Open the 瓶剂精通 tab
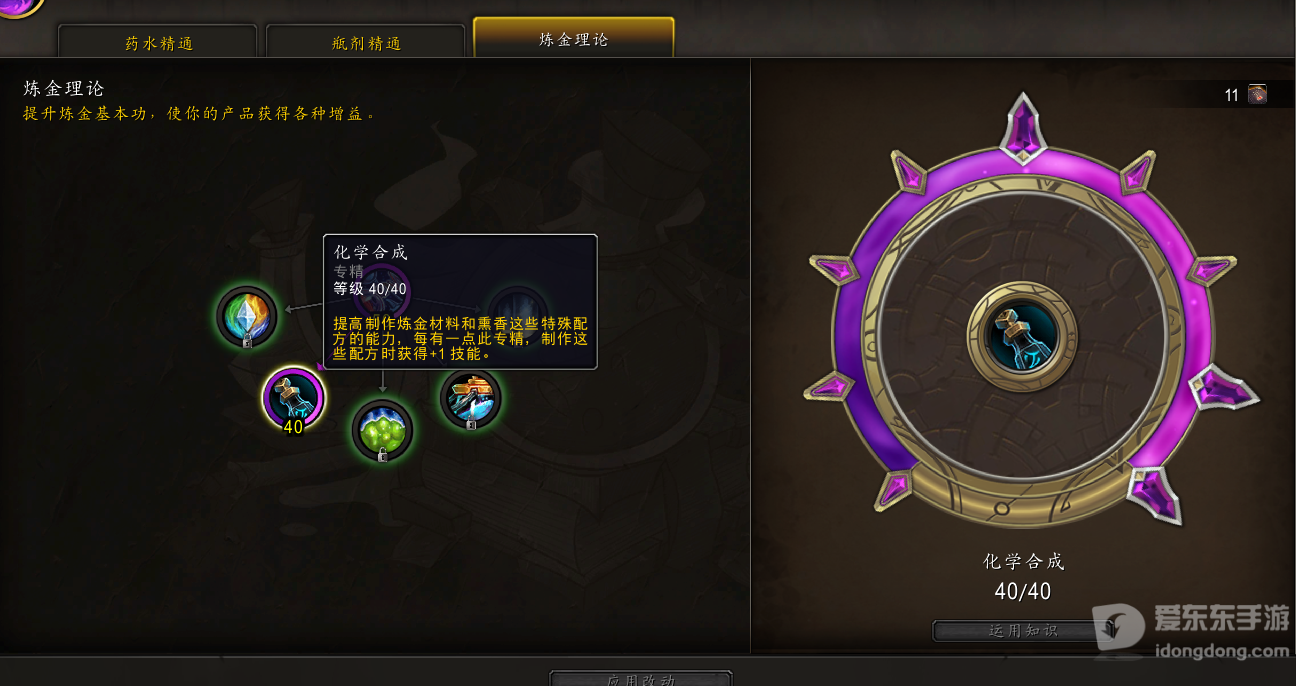The height and width of the screenshot is (686, 1296). click(365, 43)
